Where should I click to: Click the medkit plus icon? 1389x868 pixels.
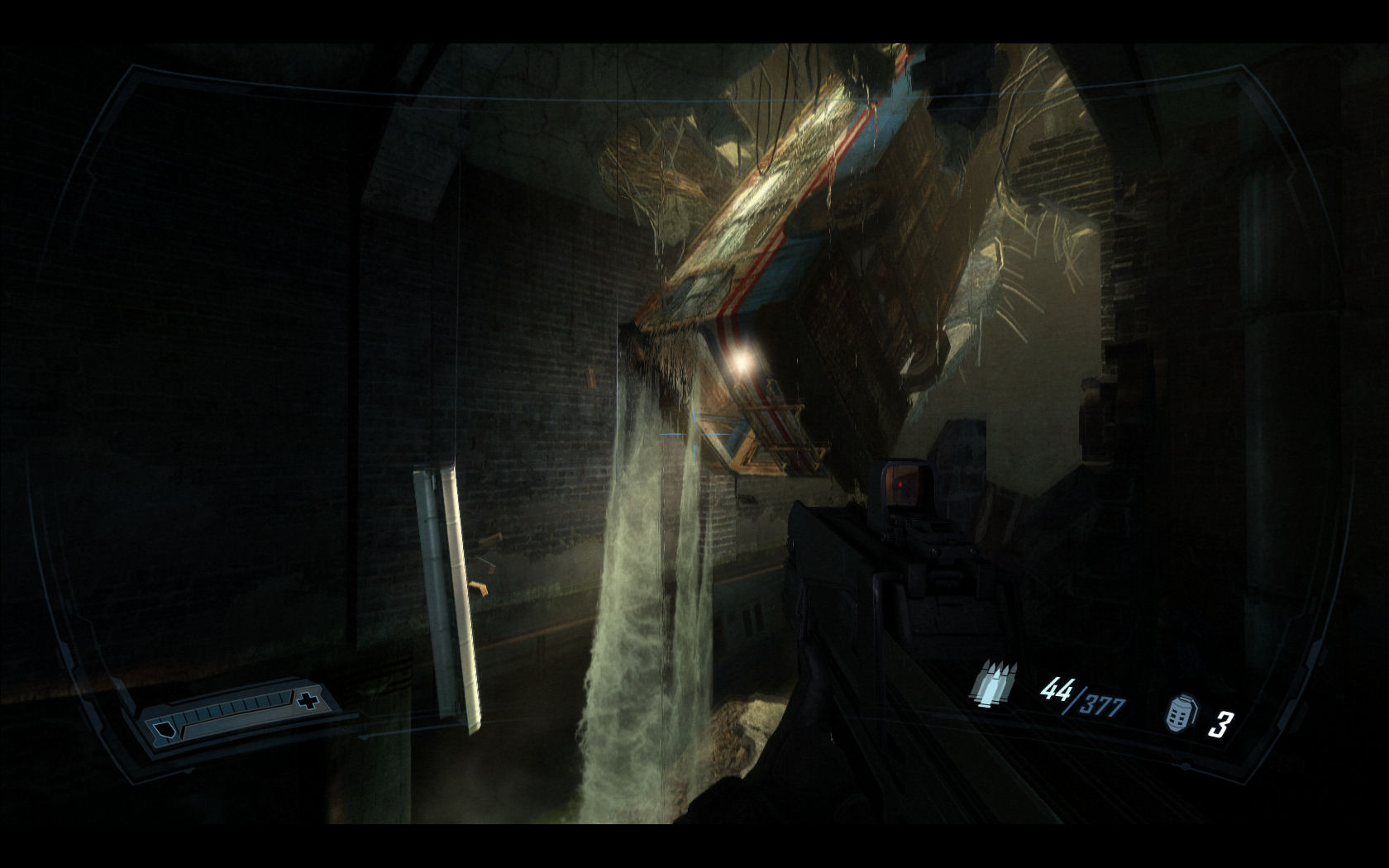pyautogui.click(x=308, y=702)
